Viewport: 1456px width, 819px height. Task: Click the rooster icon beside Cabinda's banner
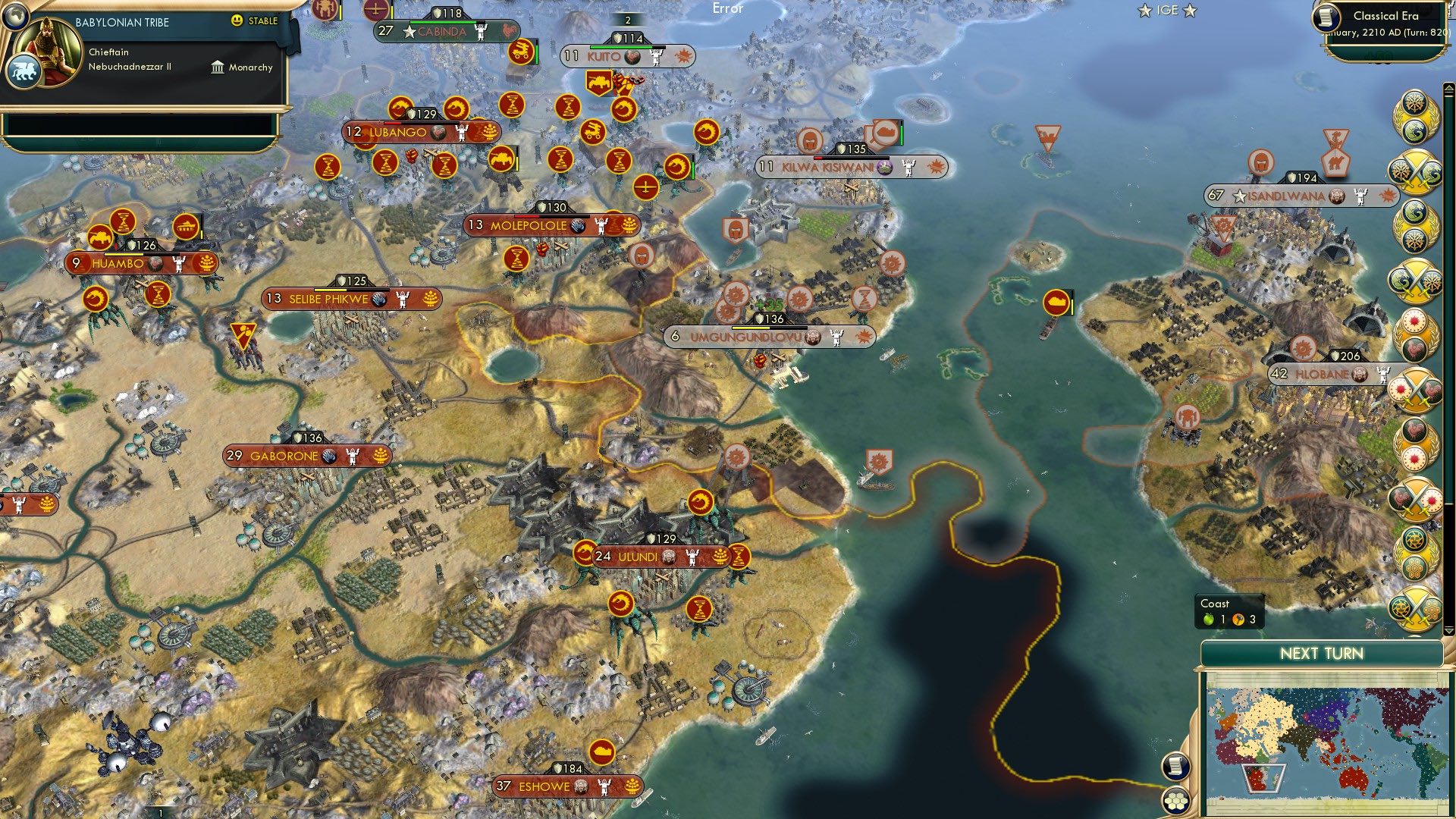coord(510,31)
